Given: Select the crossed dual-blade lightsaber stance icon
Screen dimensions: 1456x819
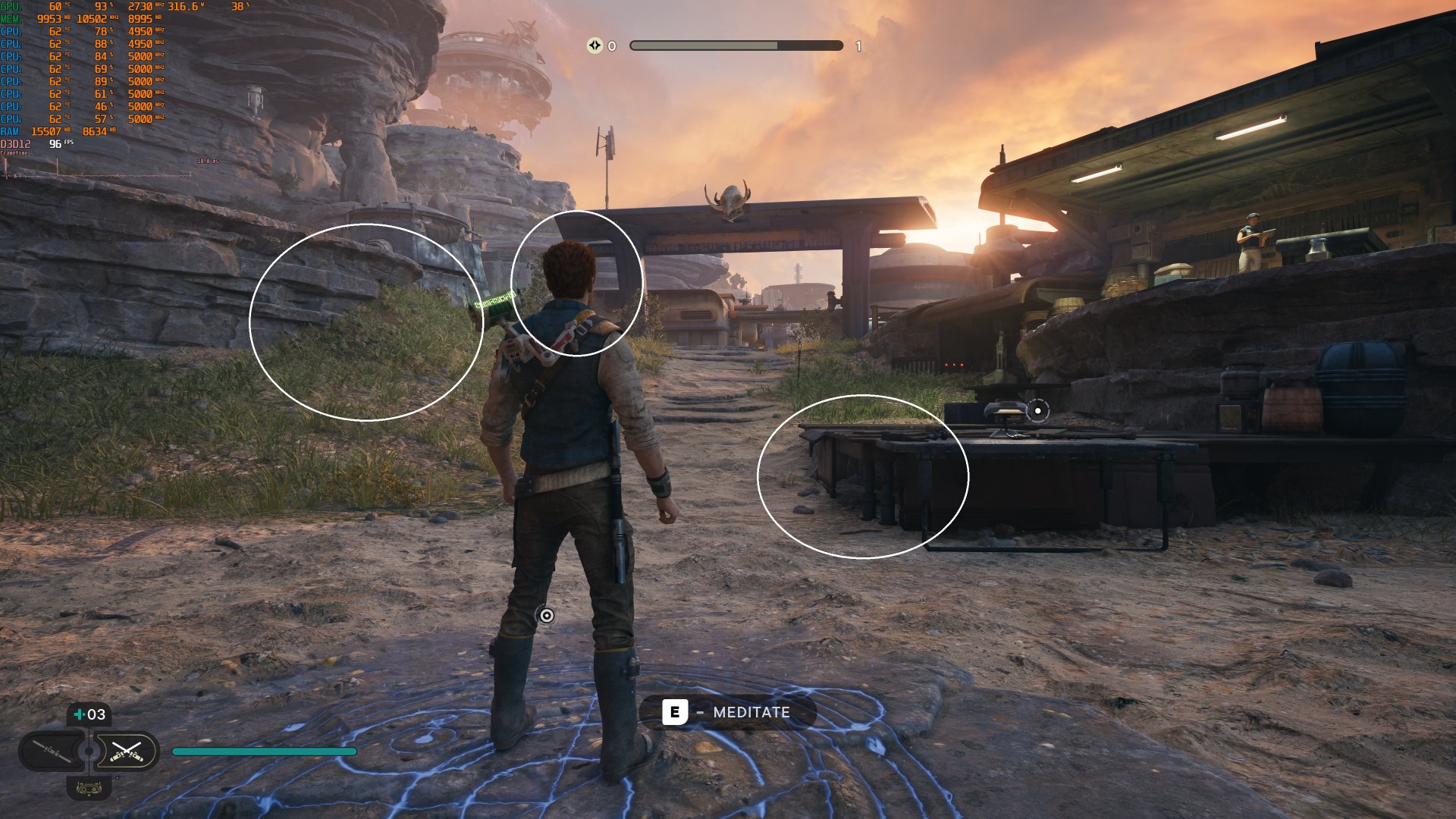Looking at the screenshot, I should 127,751.
